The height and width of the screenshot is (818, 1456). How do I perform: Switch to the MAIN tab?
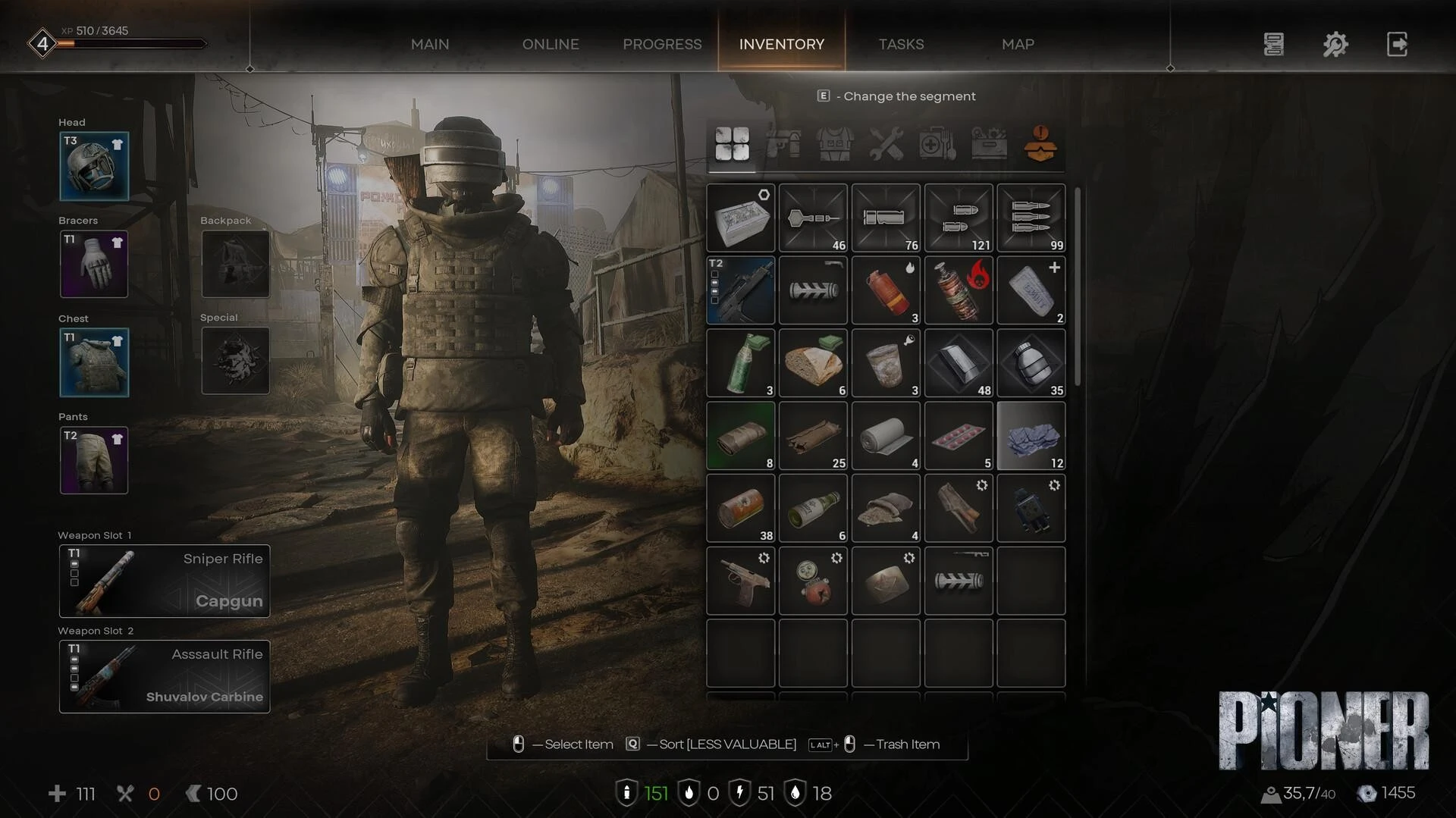click(430, 45)
